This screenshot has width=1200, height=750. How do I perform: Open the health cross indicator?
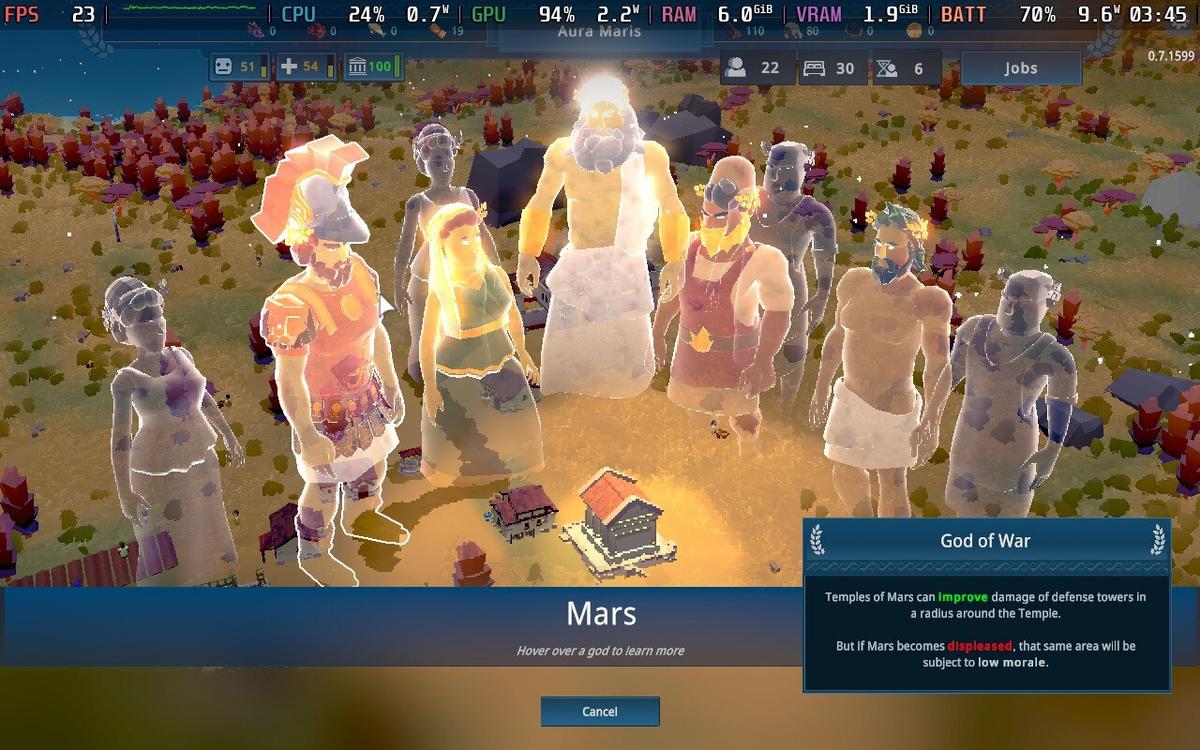tap(305, 67)
